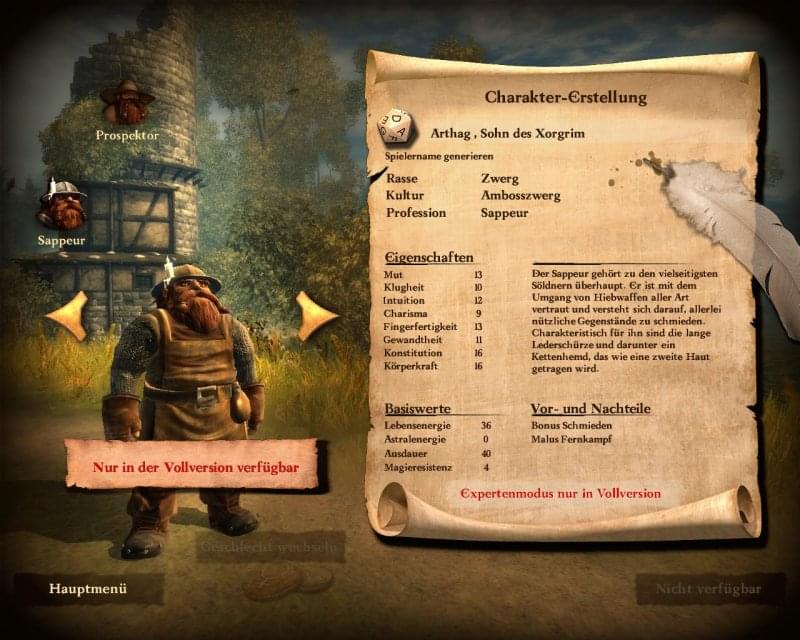Return to the Hauptmenü
Viewport: 800px width, 640px height.
click(x=88, y=588)
